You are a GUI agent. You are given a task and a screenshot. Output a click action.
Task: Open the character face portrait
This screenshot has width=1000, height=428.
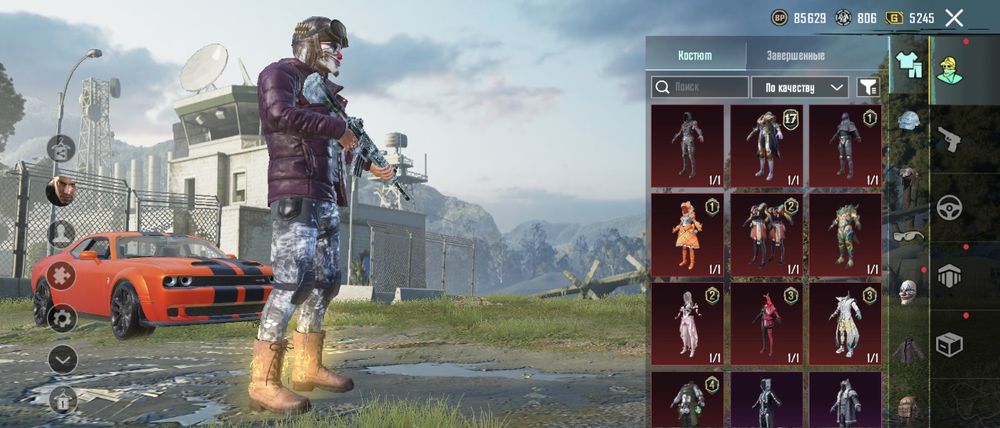61,190
